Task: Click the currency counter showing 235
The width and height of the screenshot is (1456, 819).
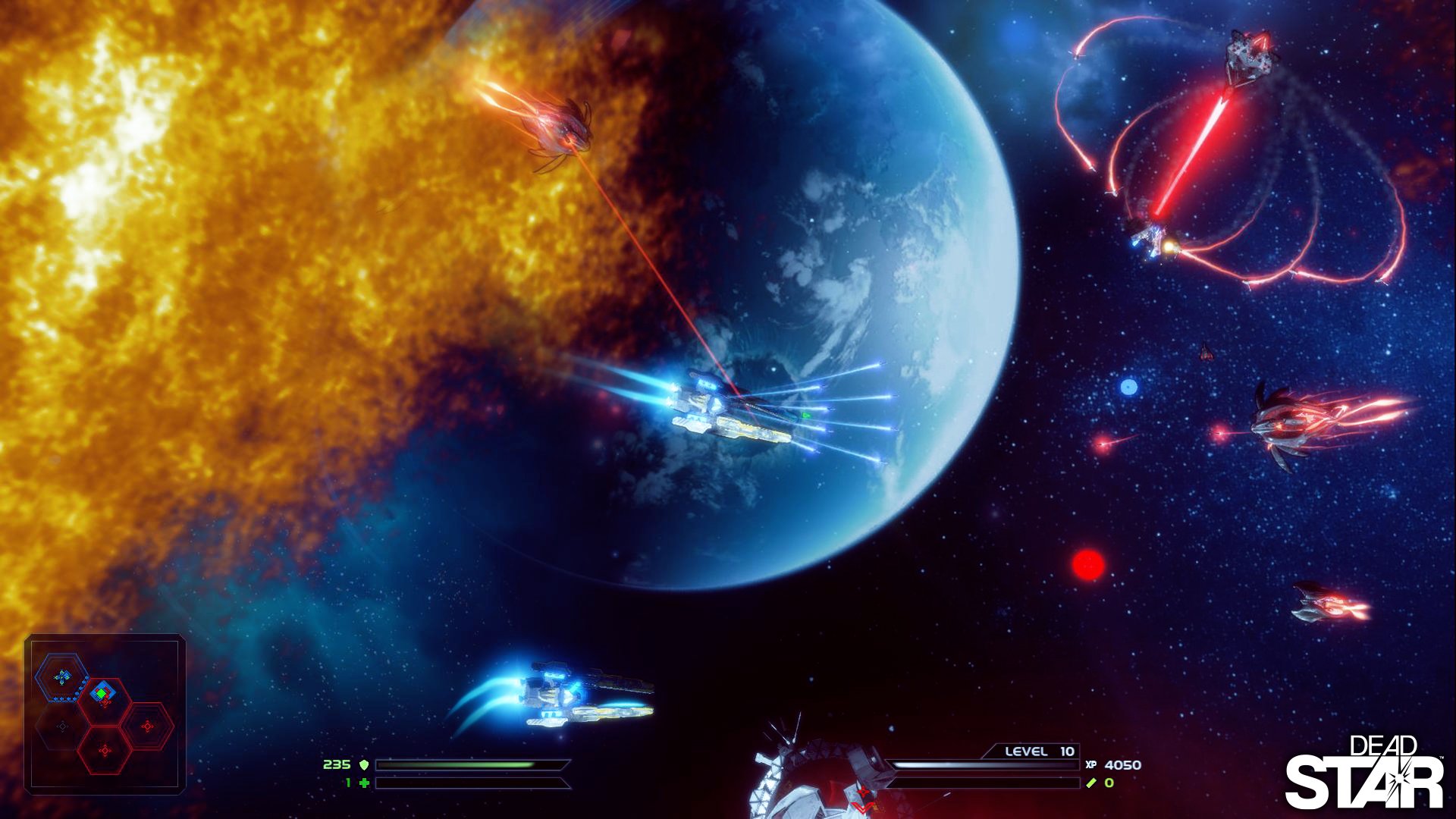Action: tap(337, 765)
